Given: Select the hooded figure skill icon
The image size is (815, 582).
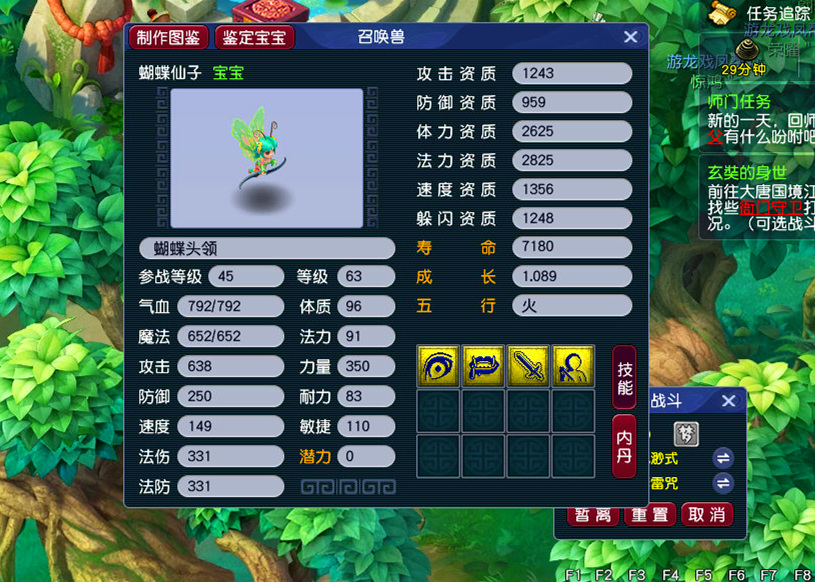Looking at the screenshot, I should (x=573, y=366).
